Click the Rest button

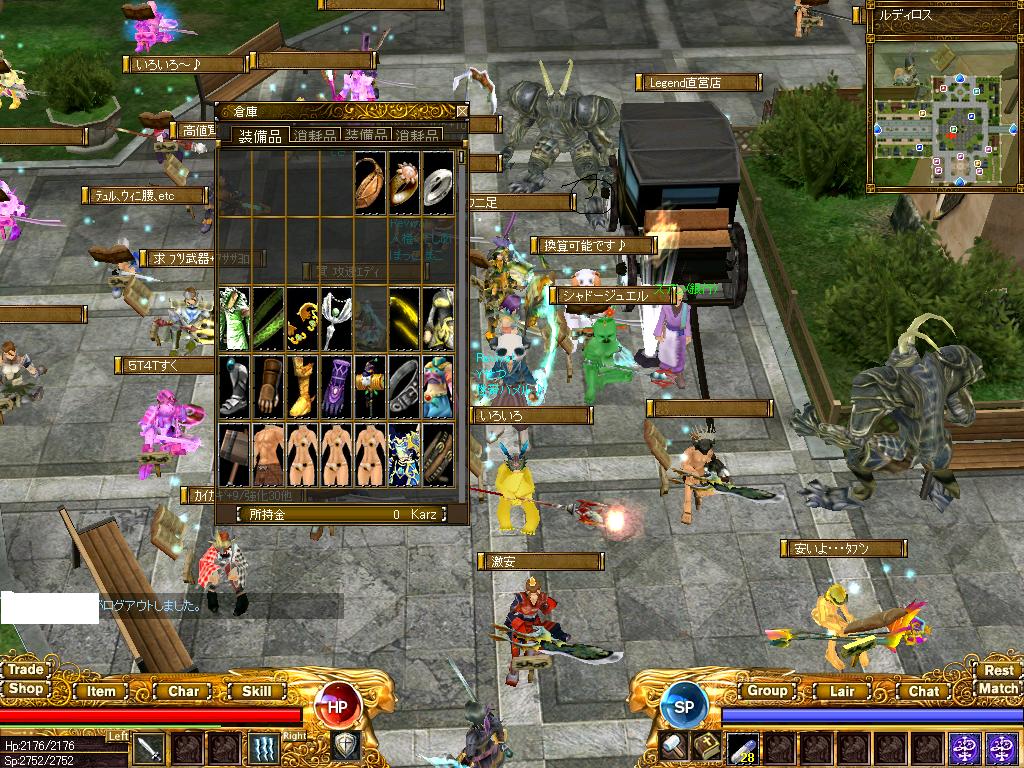click(998, 670)
